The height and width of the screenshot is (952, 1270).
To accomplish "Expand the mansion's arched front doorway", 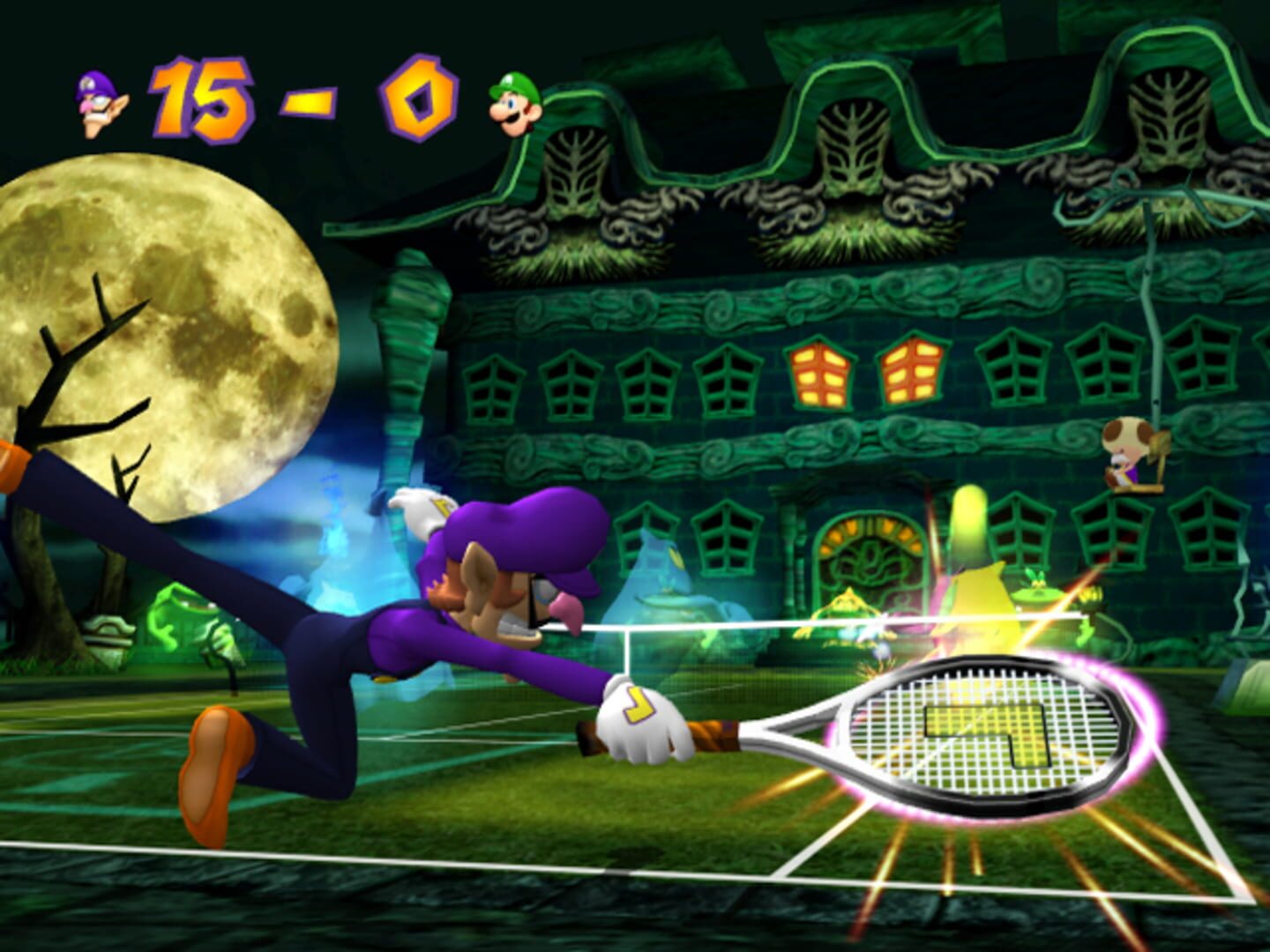I will [869, 555].
